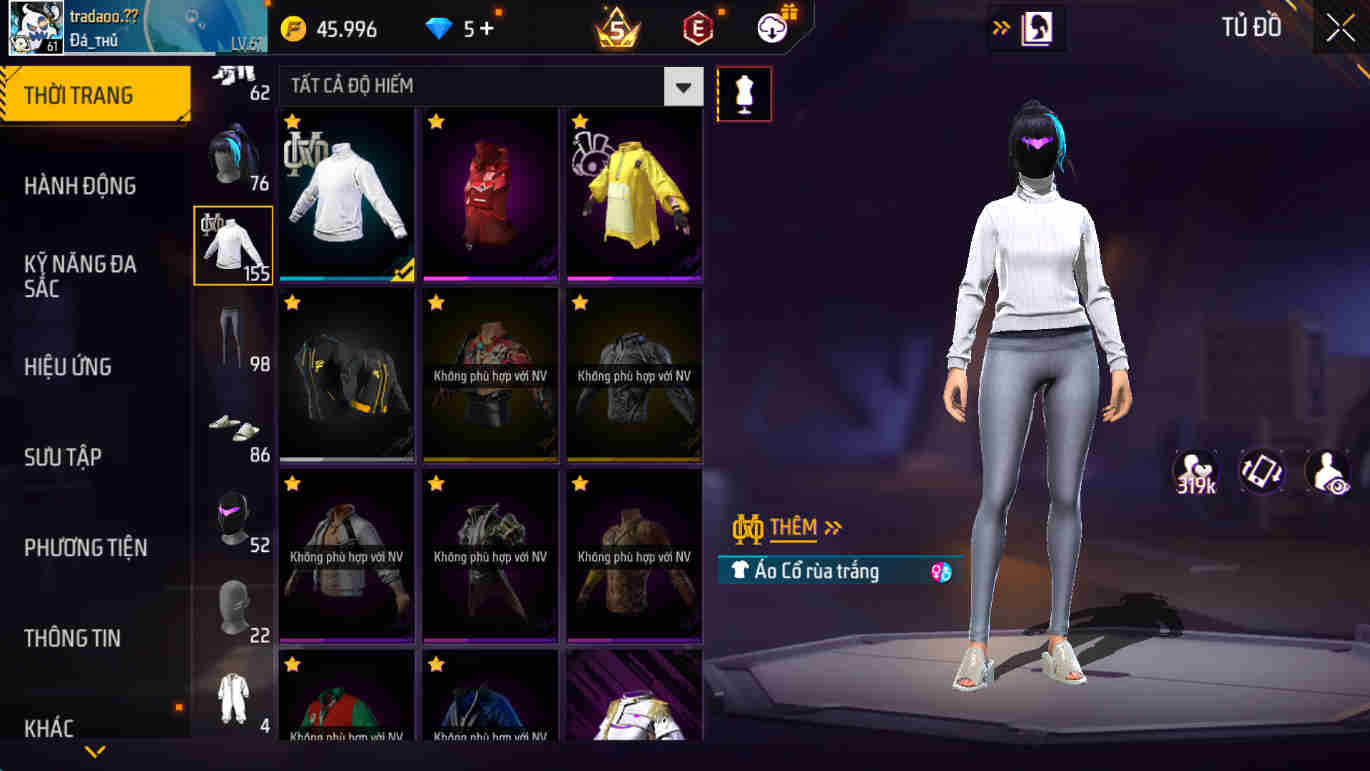Select the rotate character phone icon
The height and width of the screenshot is (771, 1370).
1261,470
